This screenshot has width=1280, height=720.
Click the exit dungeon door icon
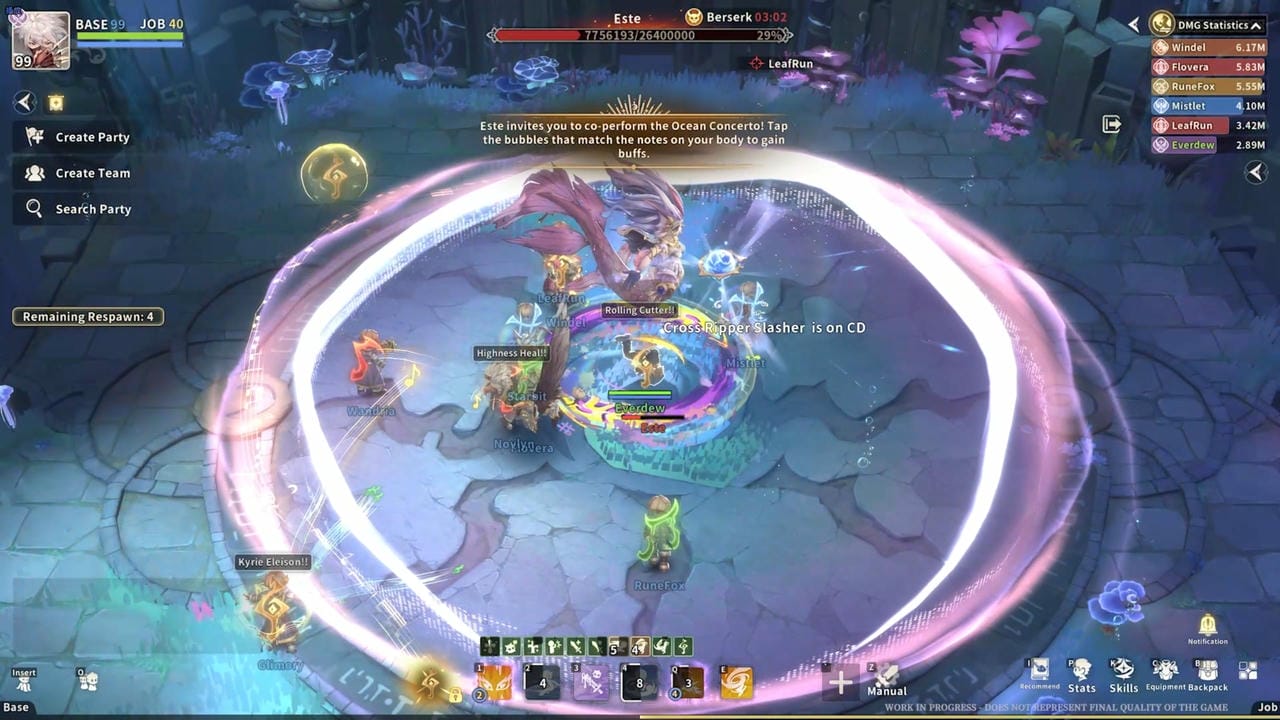tap(1112, 124)
